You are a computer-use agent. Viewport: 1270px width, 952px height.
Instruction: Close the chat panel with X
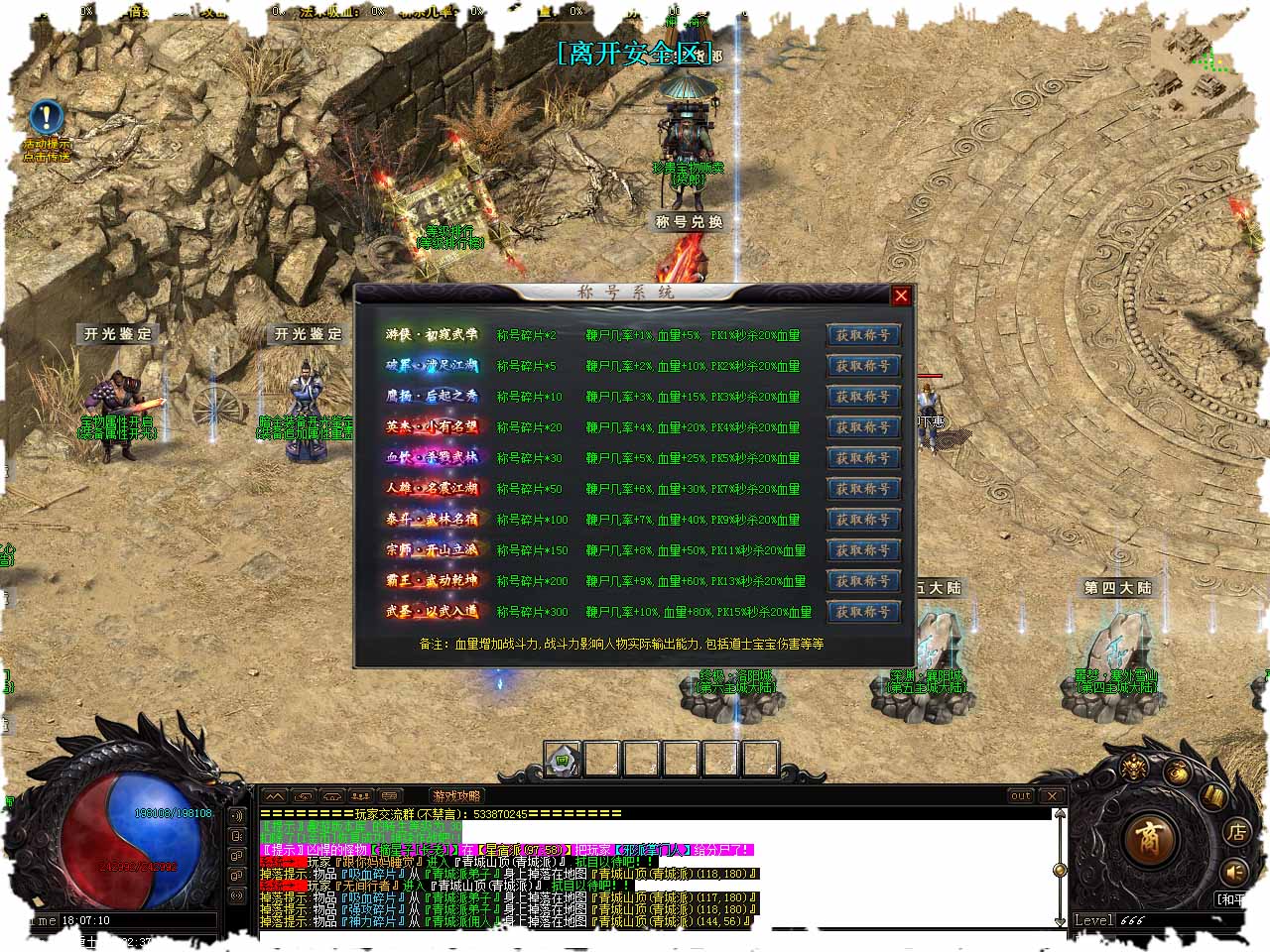(1052, 795)
